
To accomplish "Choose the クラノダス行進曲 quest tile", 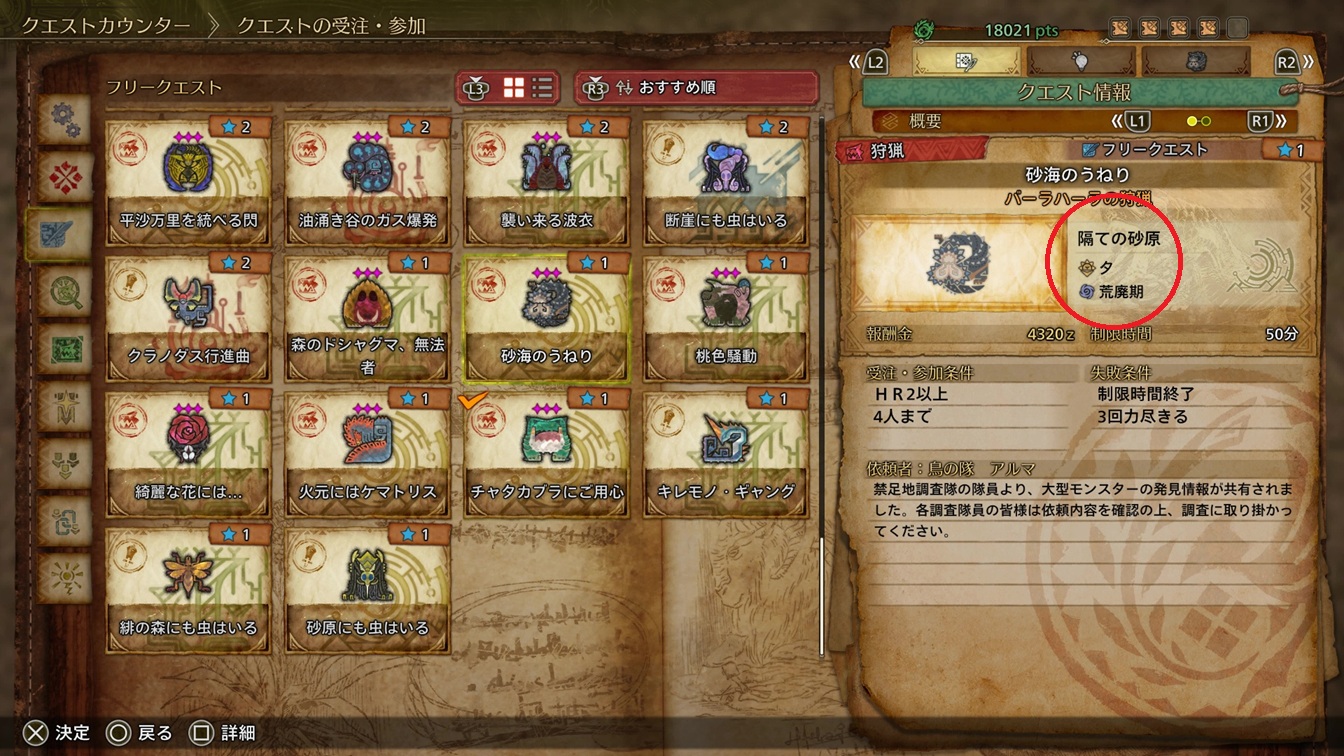I will (187, 315).
